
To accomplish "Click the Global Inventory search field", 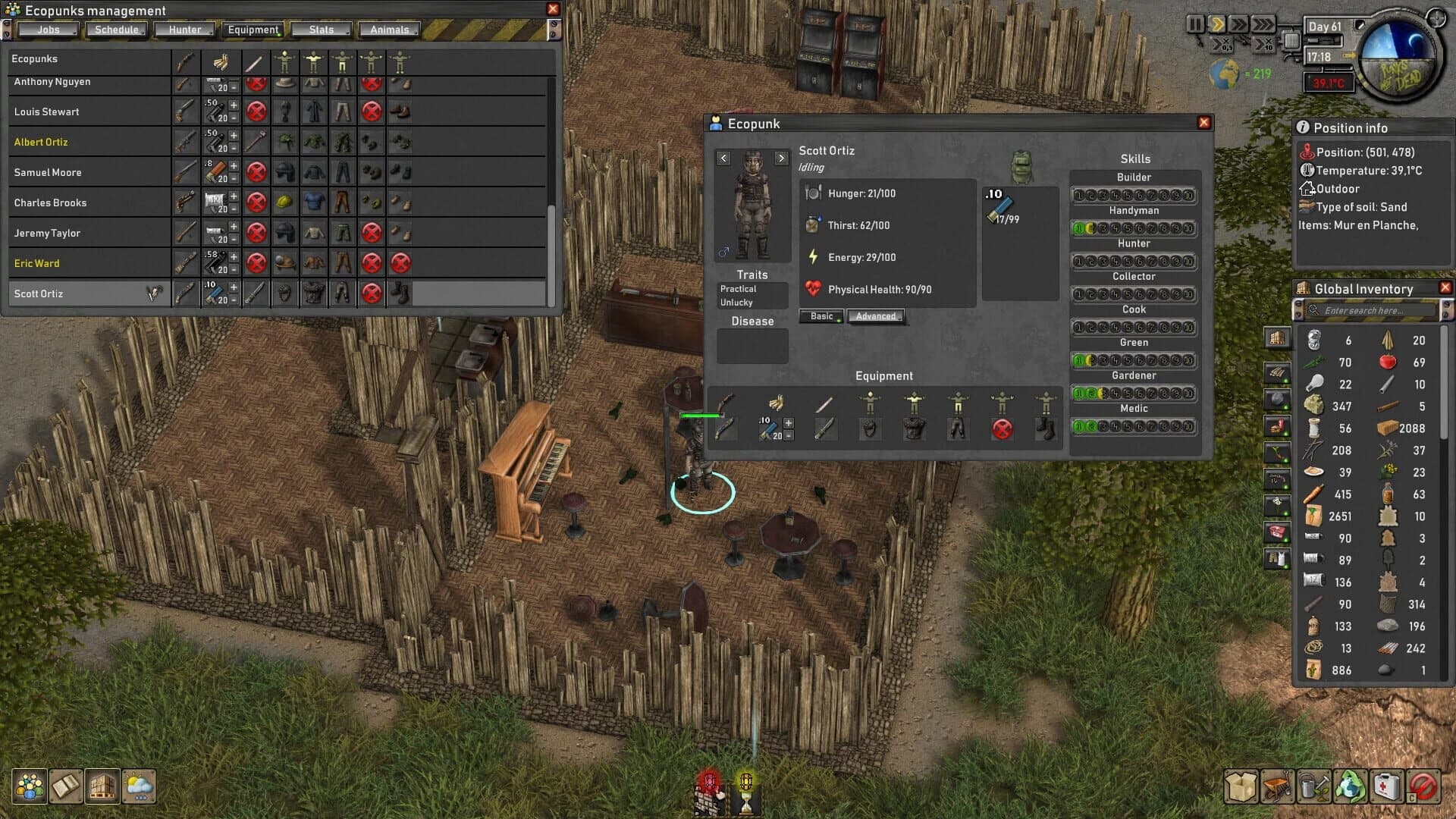I will (x=1373, y=310).
